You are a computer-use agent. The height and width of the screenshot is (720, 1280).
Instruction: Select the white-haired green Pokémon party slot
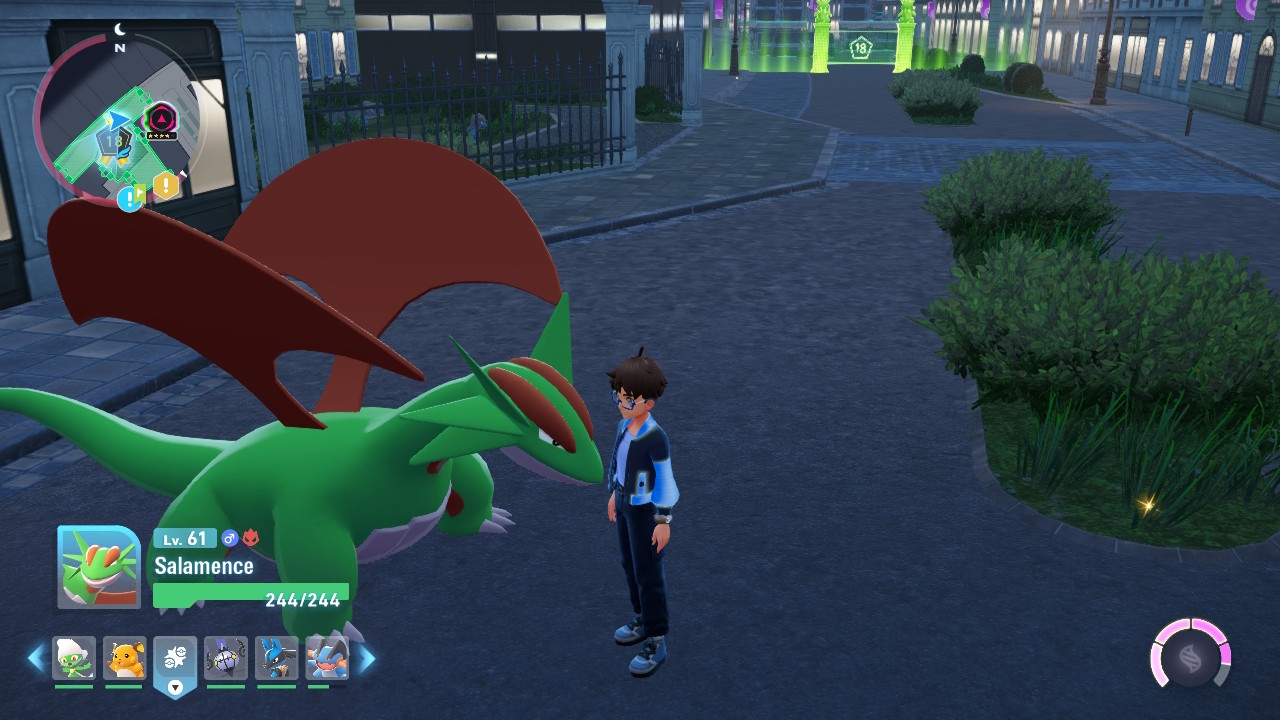coord(74,658)
